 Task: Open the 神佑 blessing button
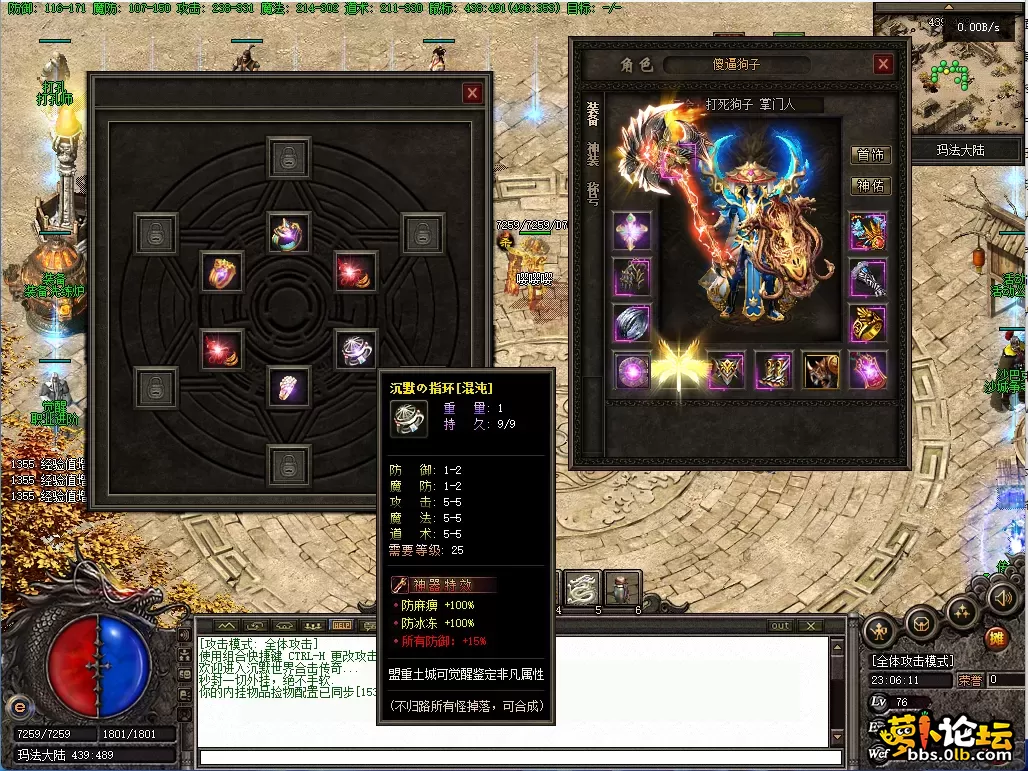pyautogui.click(x=870, y=186)
